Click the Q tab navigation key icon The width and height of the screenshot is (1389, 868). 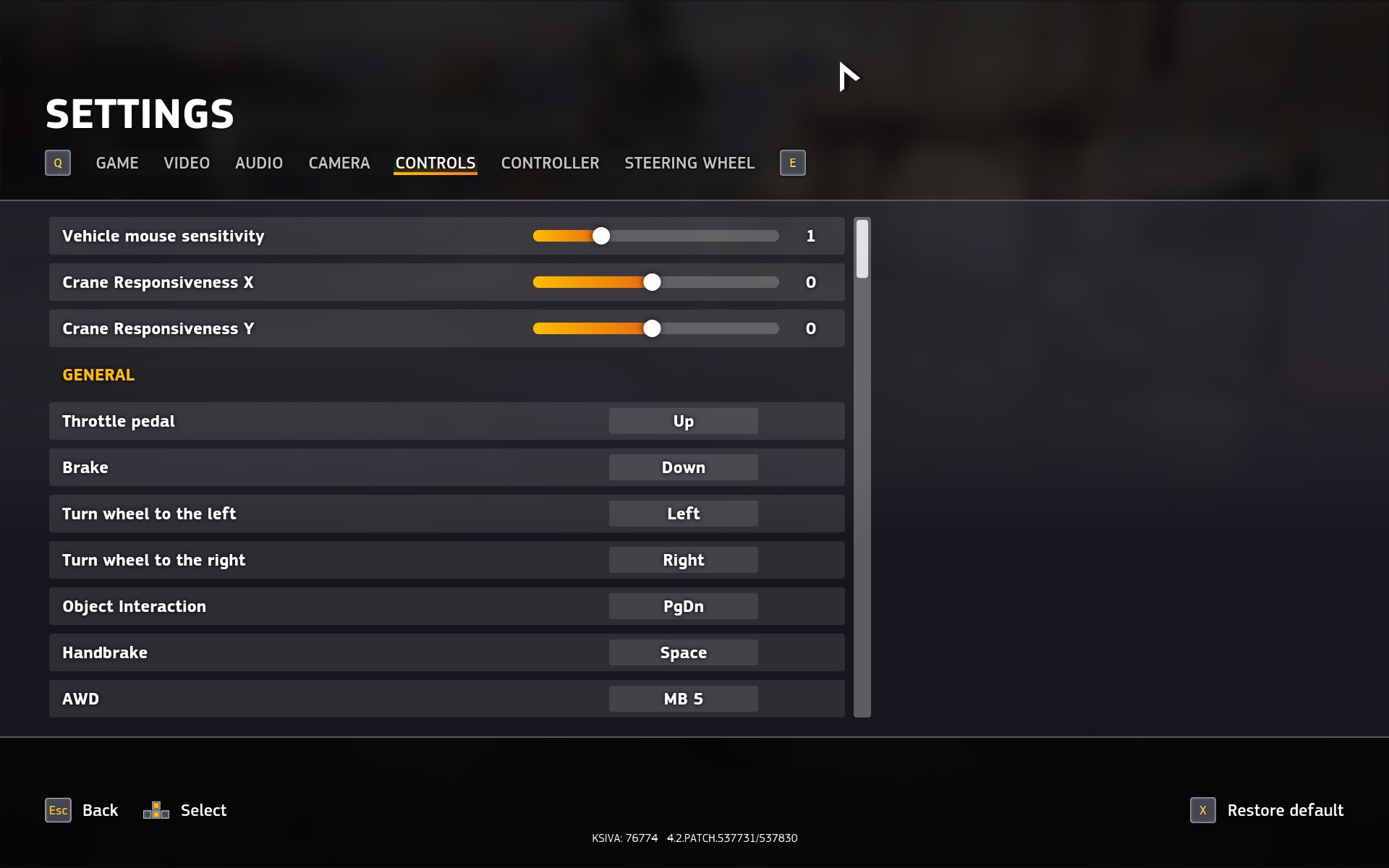coord(58,163)
